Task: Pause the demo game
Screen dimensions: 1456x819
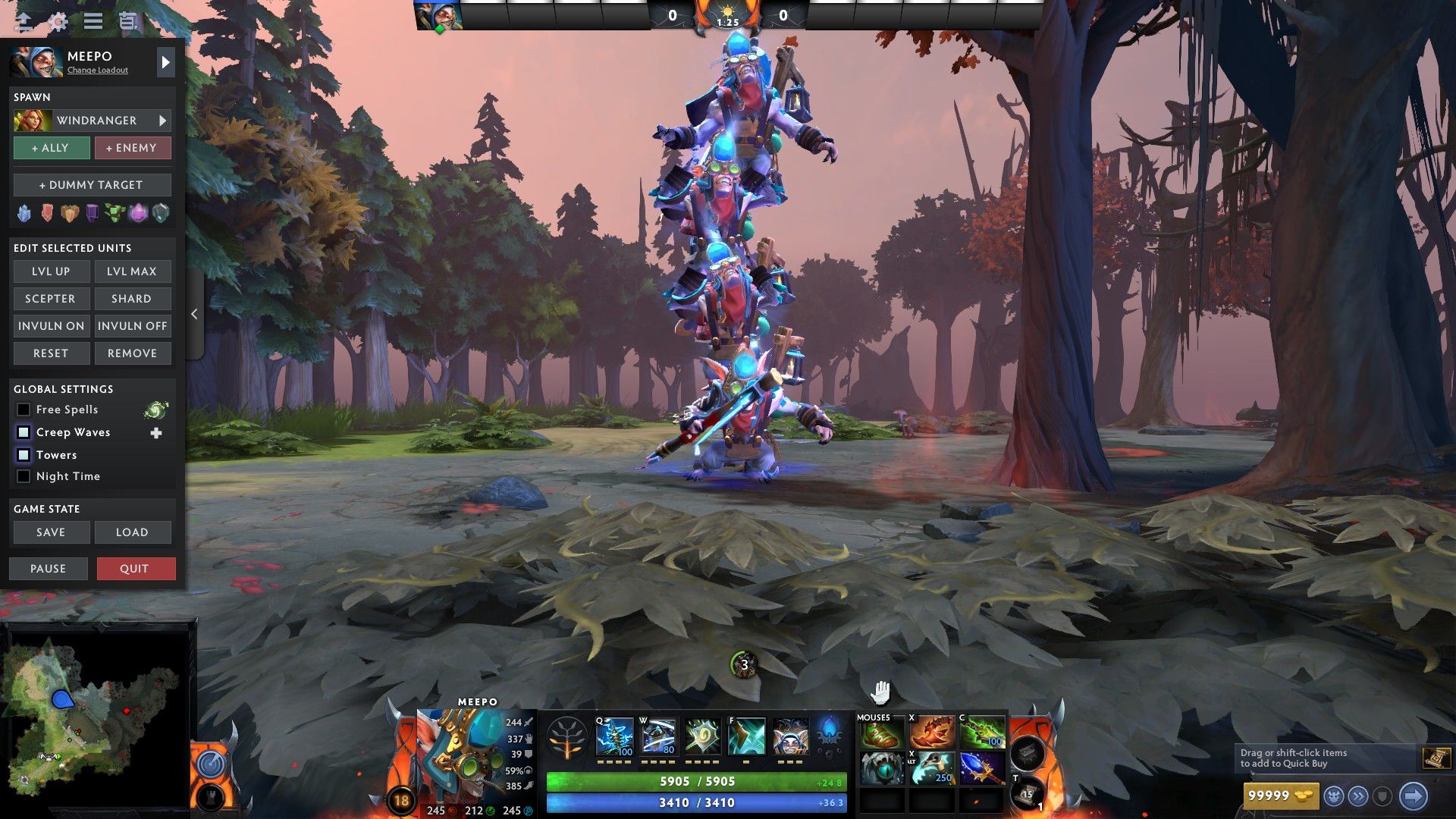Action: pos(48,569)
